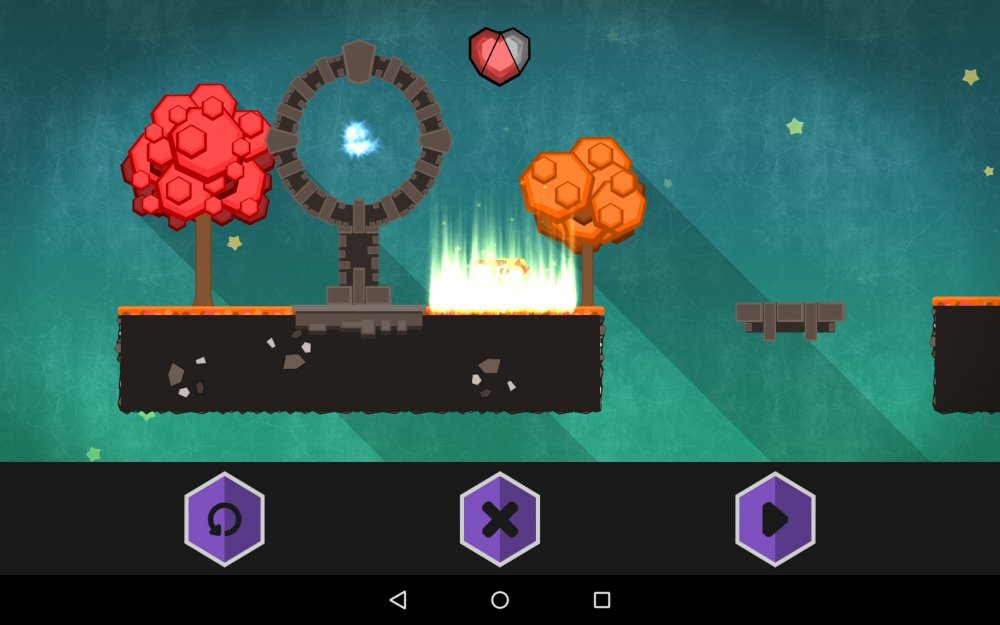The image size is (1000, 625).
Task: Open Android recent apps square button
Action: 602,600
